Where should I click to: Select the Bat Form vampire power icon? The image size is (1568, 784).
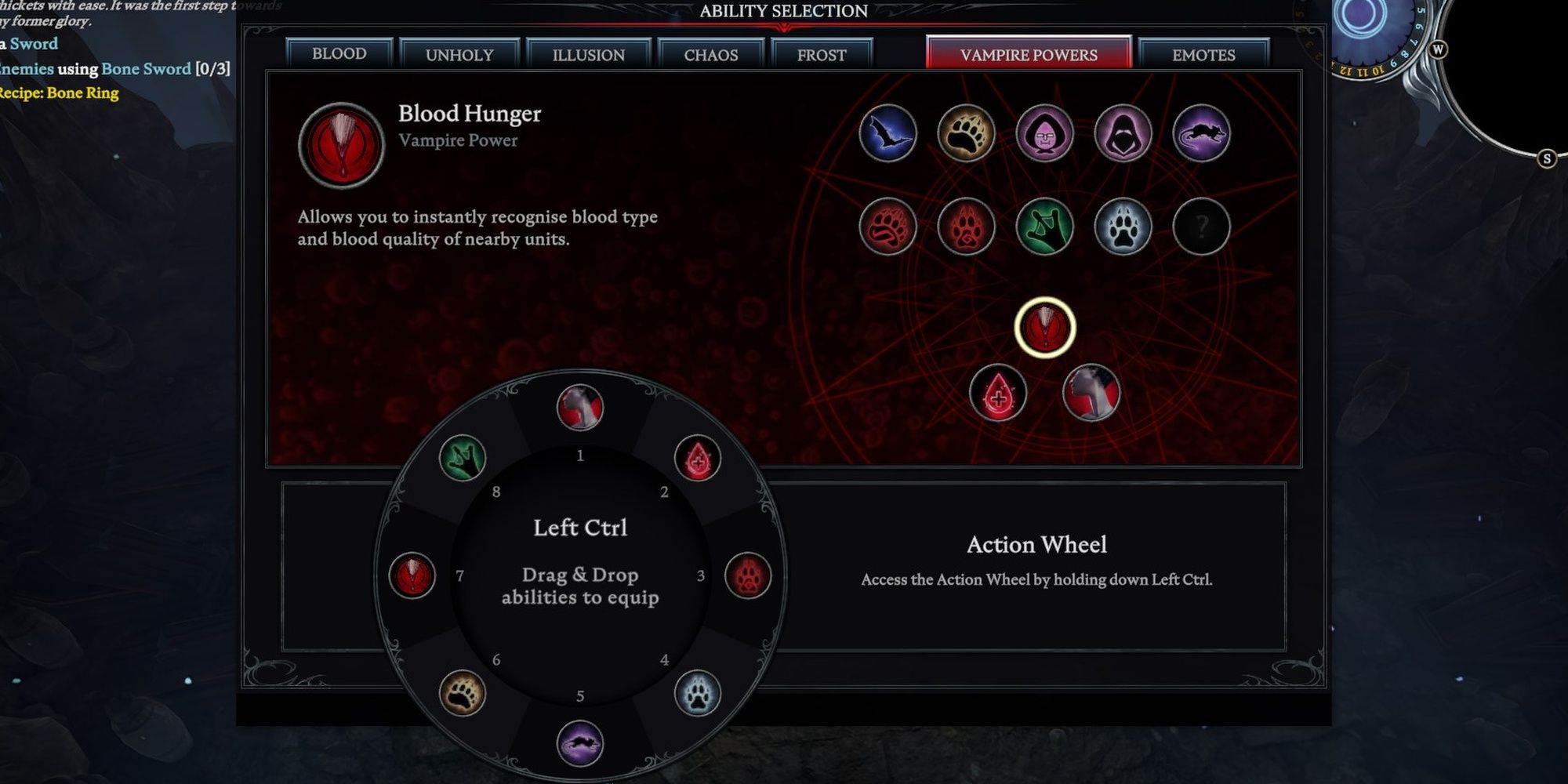(x=888, y=133)
